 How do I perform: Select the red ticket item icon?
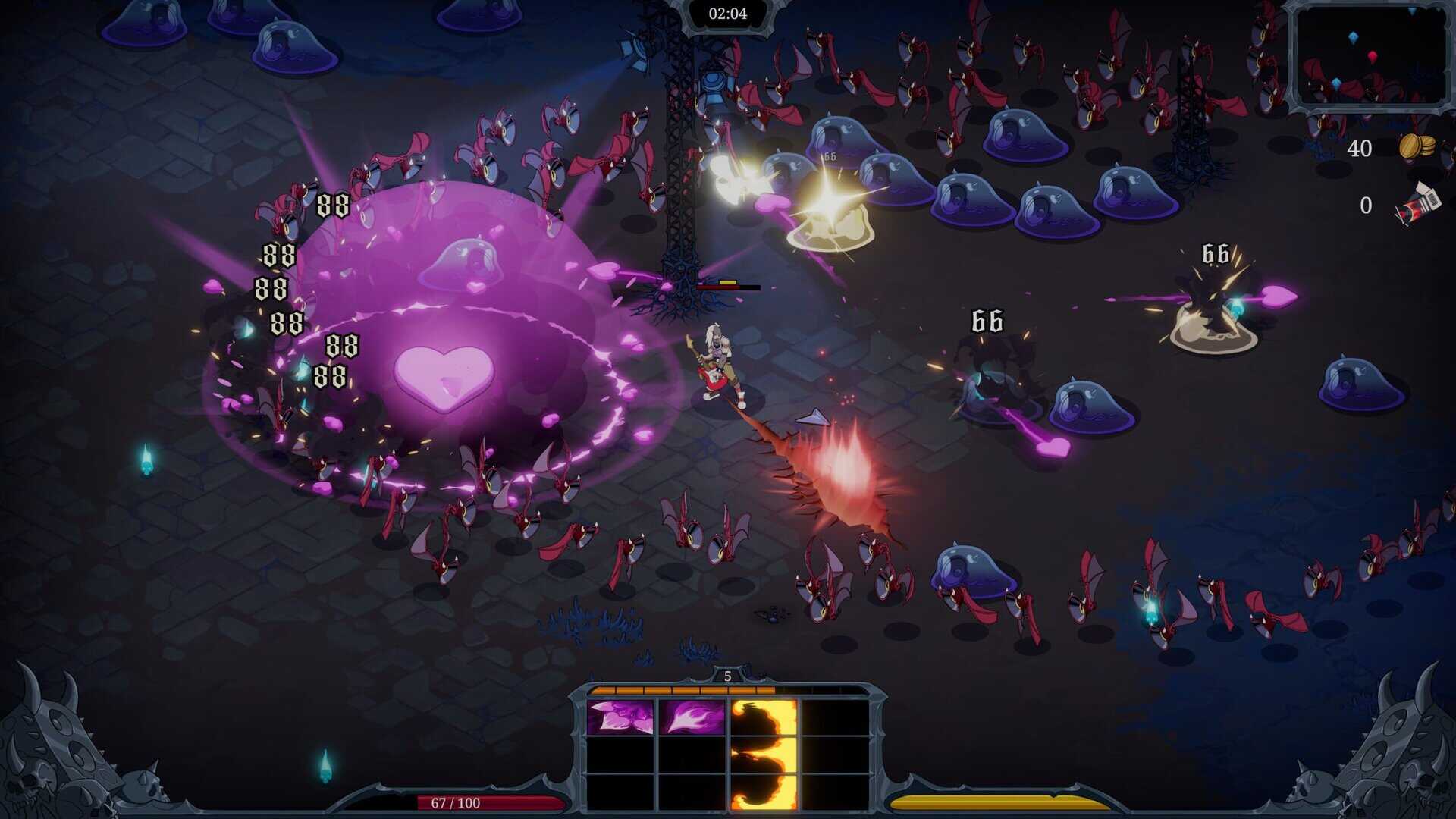point(1417,205)
